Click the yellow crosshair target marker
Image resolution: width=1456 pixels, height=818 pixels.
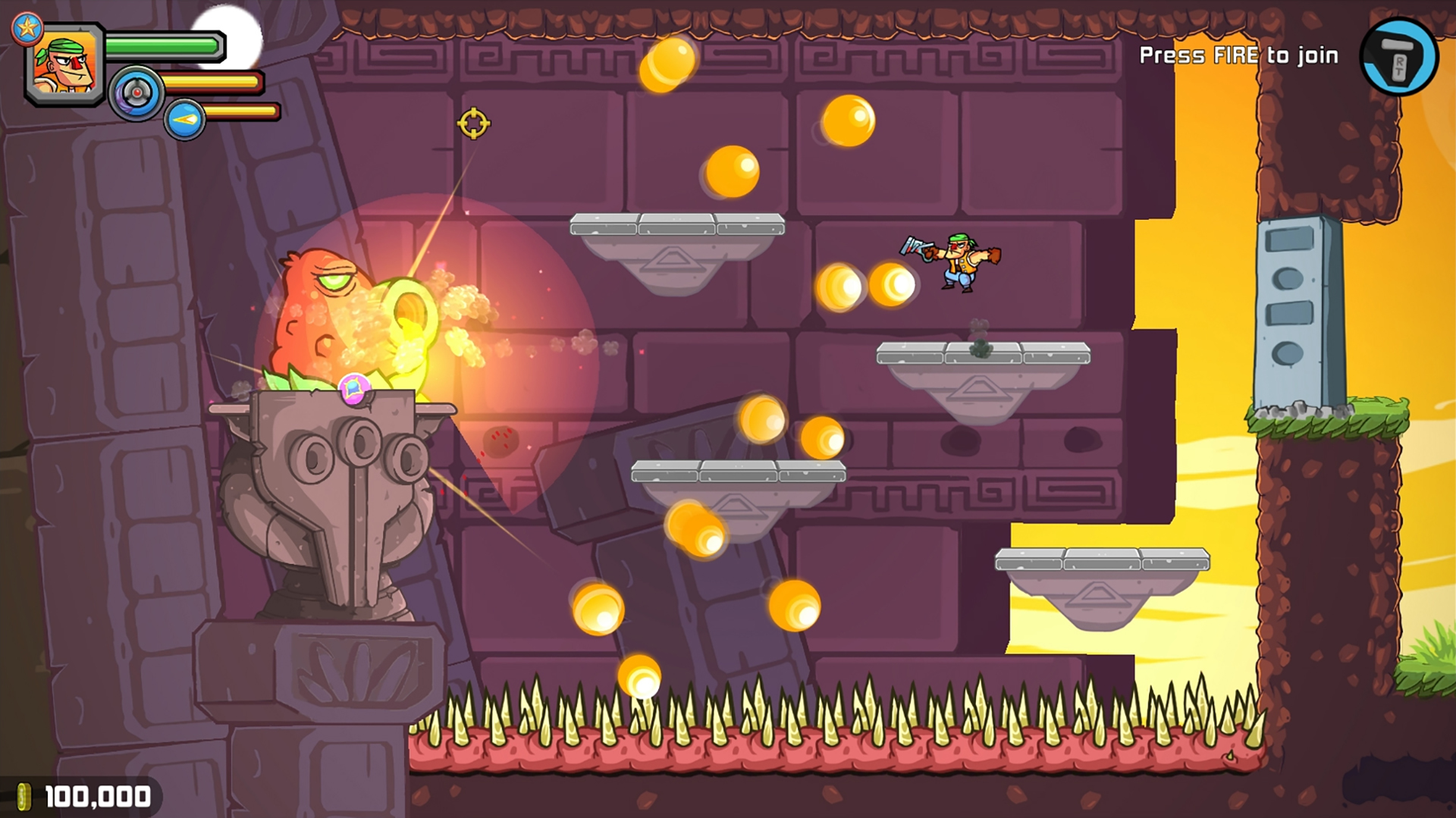pos(473,121)
